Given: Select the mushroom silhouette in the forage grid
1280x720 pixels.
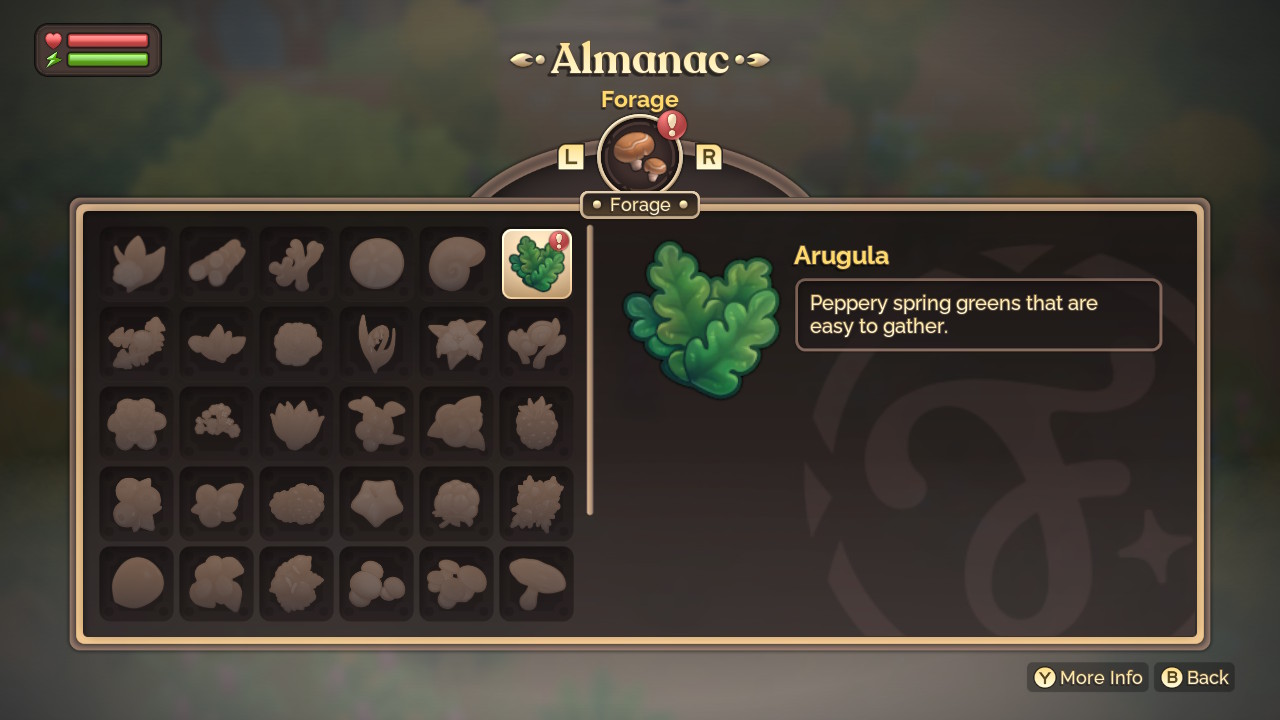Looking at the screenshot, I should click(536, 584).
